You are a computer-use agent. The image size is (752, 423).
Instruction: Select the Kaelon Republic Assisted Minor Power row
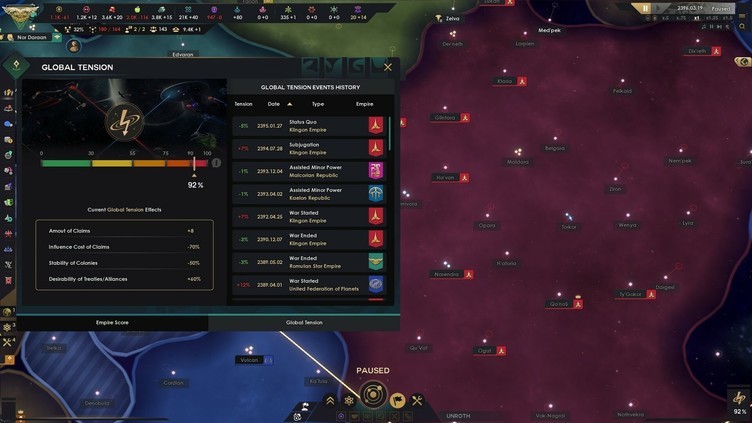310,194
